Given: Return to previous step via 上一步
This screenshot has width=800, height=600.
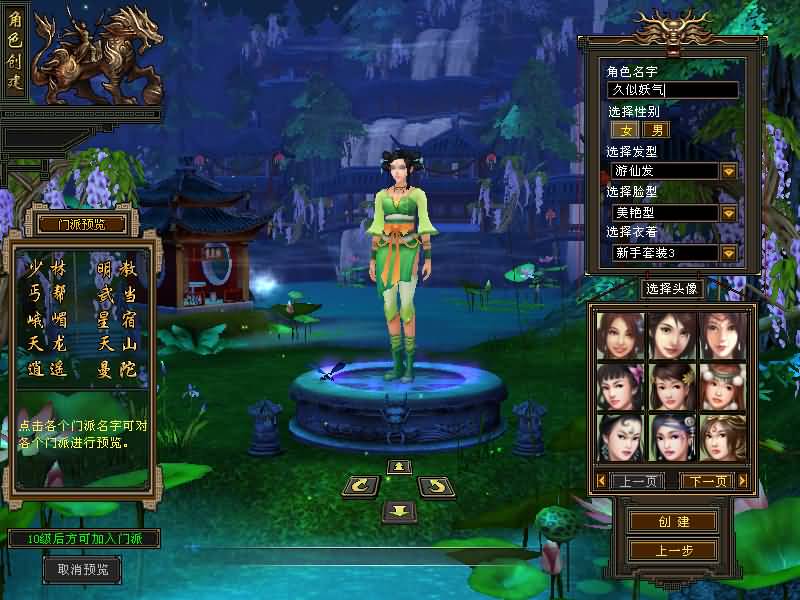Looking at the screenshot, I should (673, 551).
